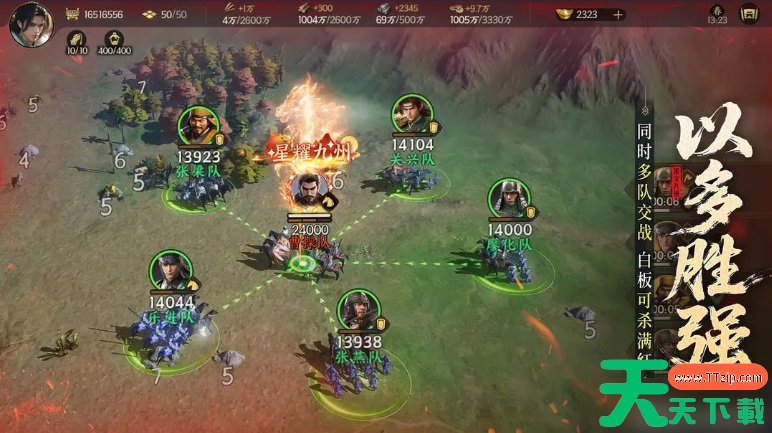Select the 廖化队 troop portrait

(x=508, y=200)
